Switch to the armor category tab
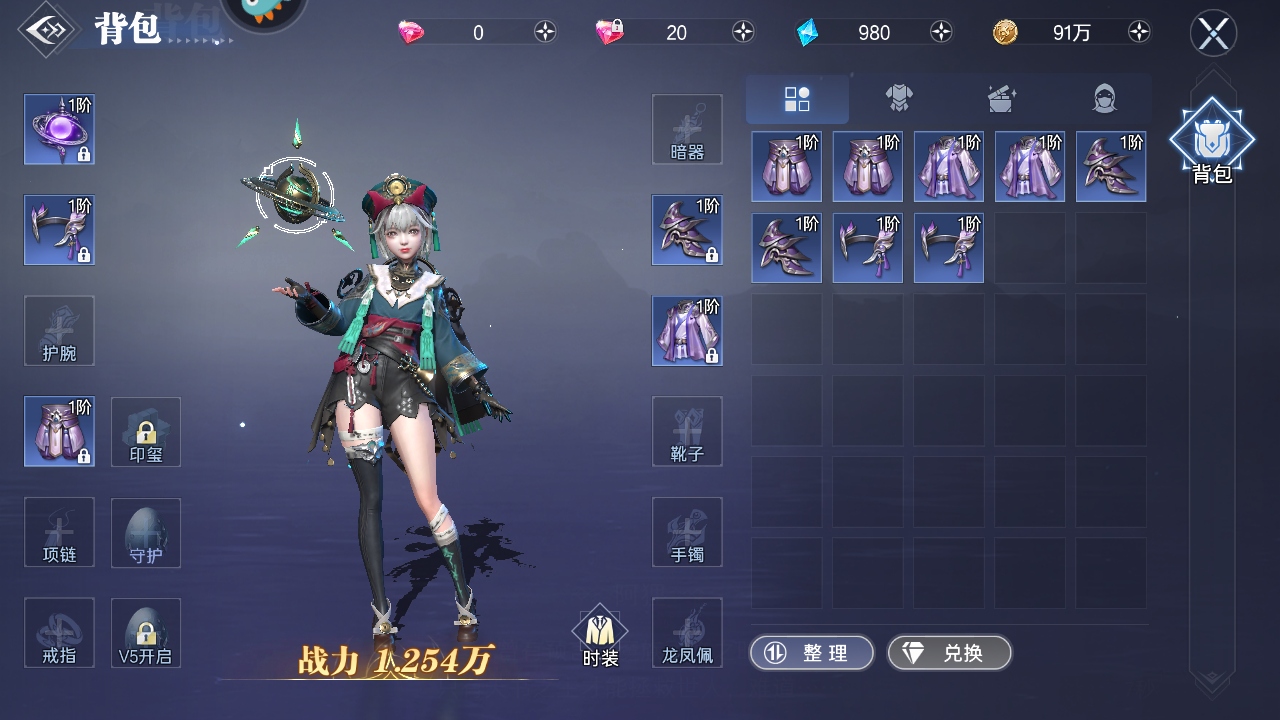Screen dimensions: 1280x720 point(898,97)
